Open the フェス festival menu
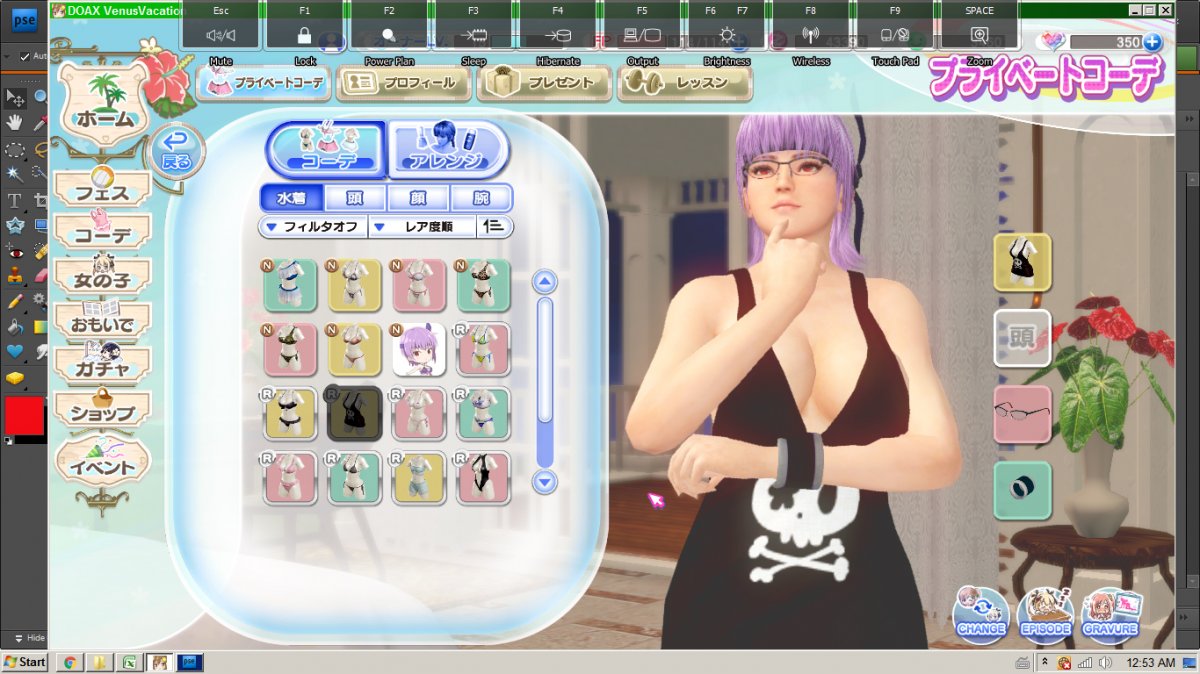 pyautogui.click(x=102, y=190)
